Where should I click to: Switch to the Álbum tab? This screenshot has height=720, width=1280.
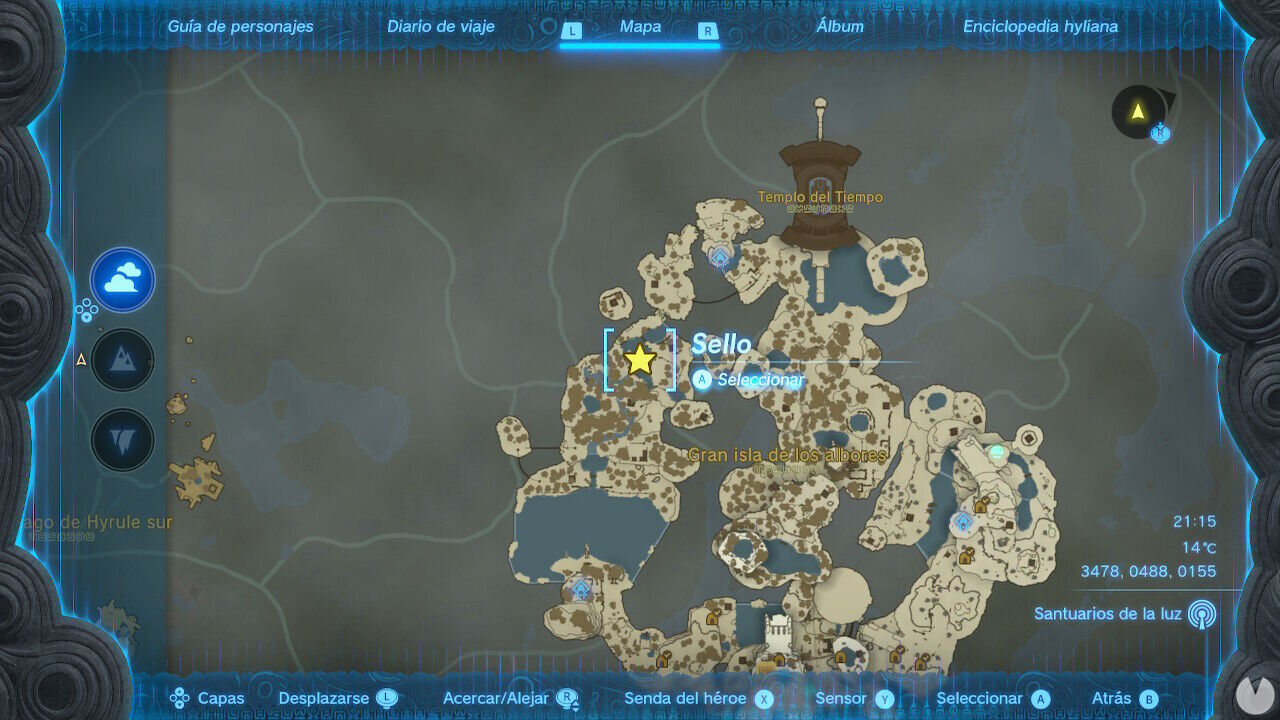[x=840, y=26]
